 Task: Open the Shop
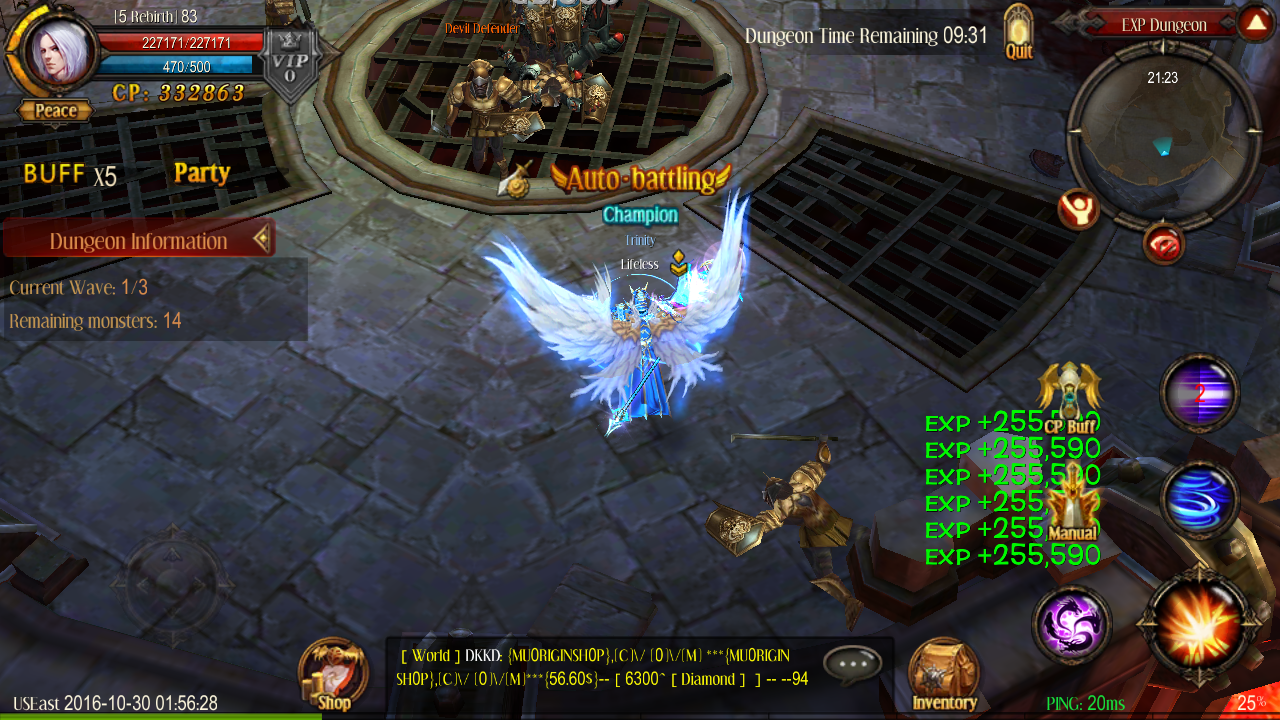pos(332,670)
